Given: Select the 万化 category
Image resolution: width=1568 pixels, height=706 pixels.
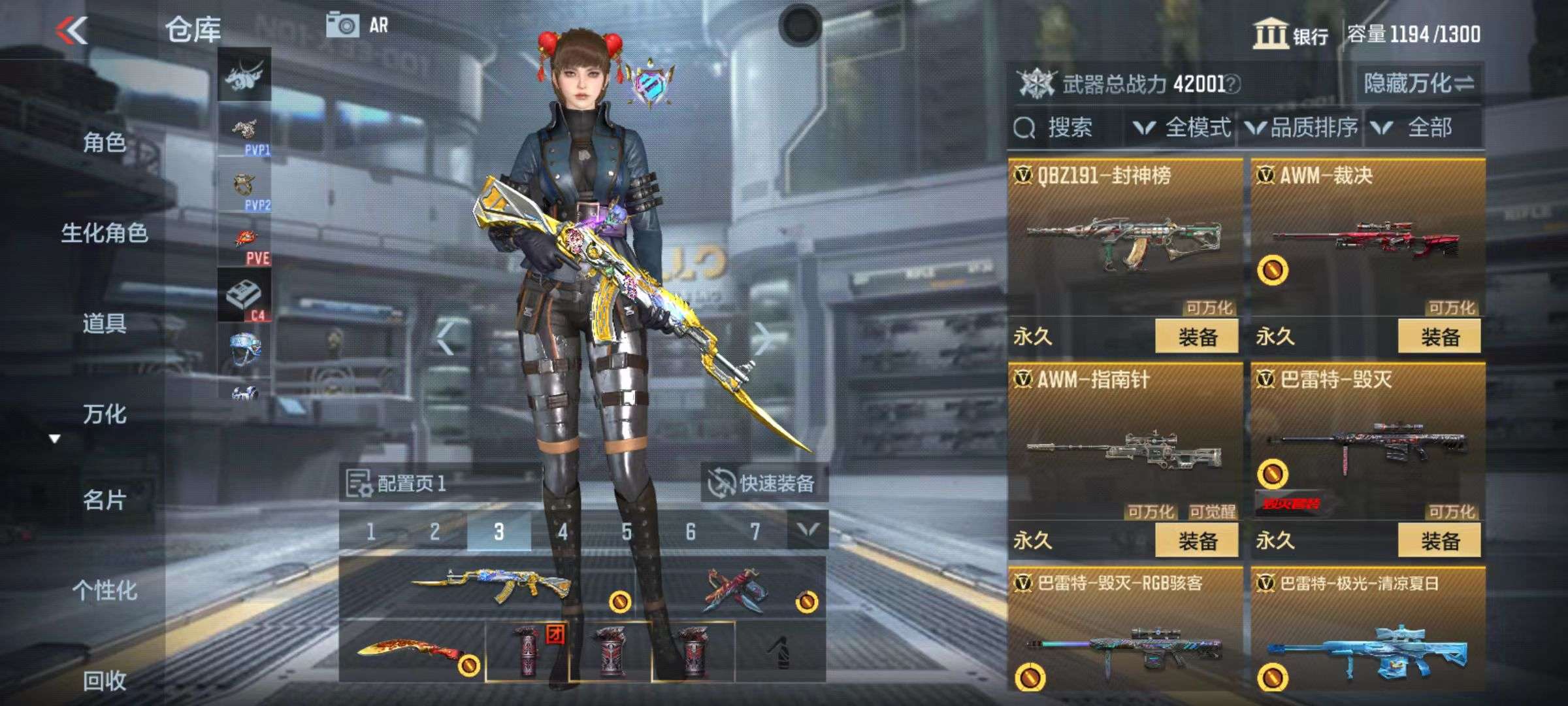Looking at the screenshot, I should click(105, 414).
